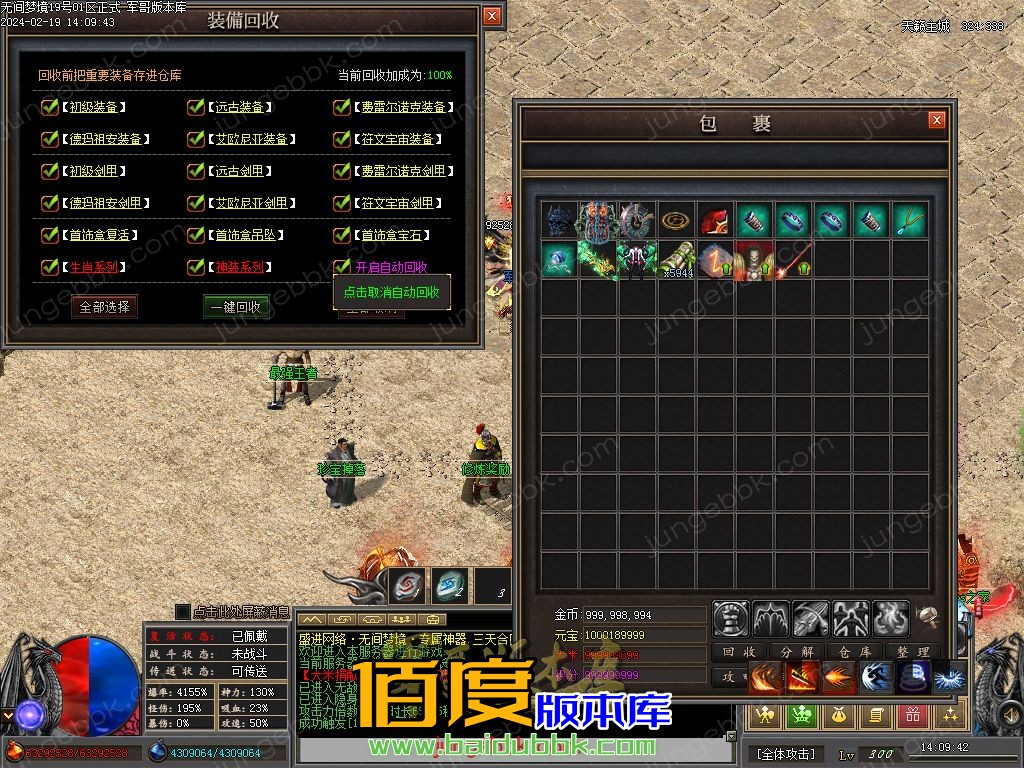Toggle the red 生肖系列 checkbox
This screenshot has width=1024, height=768.
[50, 267]
